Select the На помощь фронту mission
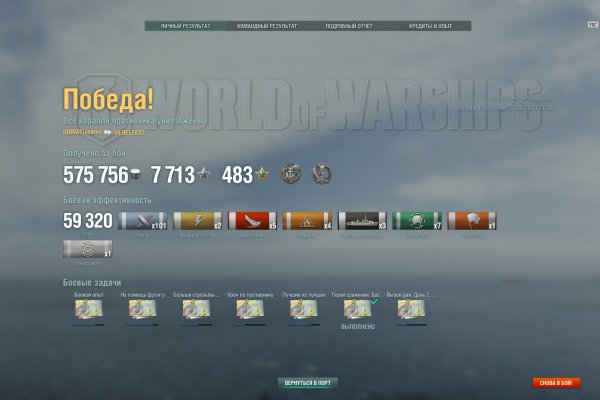The width and height of the screenshot is (600, 400). click(142, 310)
